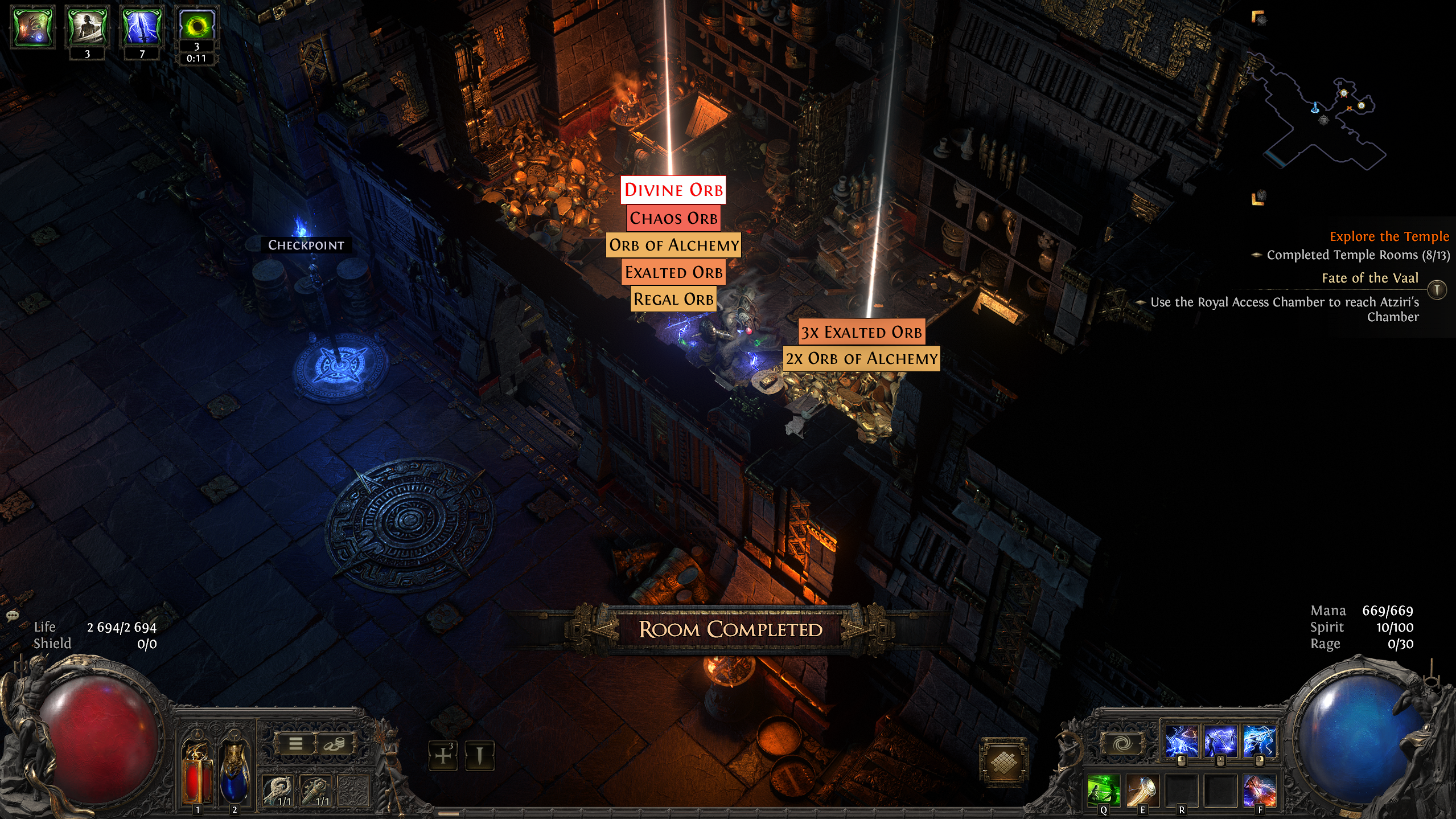Collect the 2x Orb of Alchemy label
This screenshot has height=819, width=1456.
(x=861, y=359)
